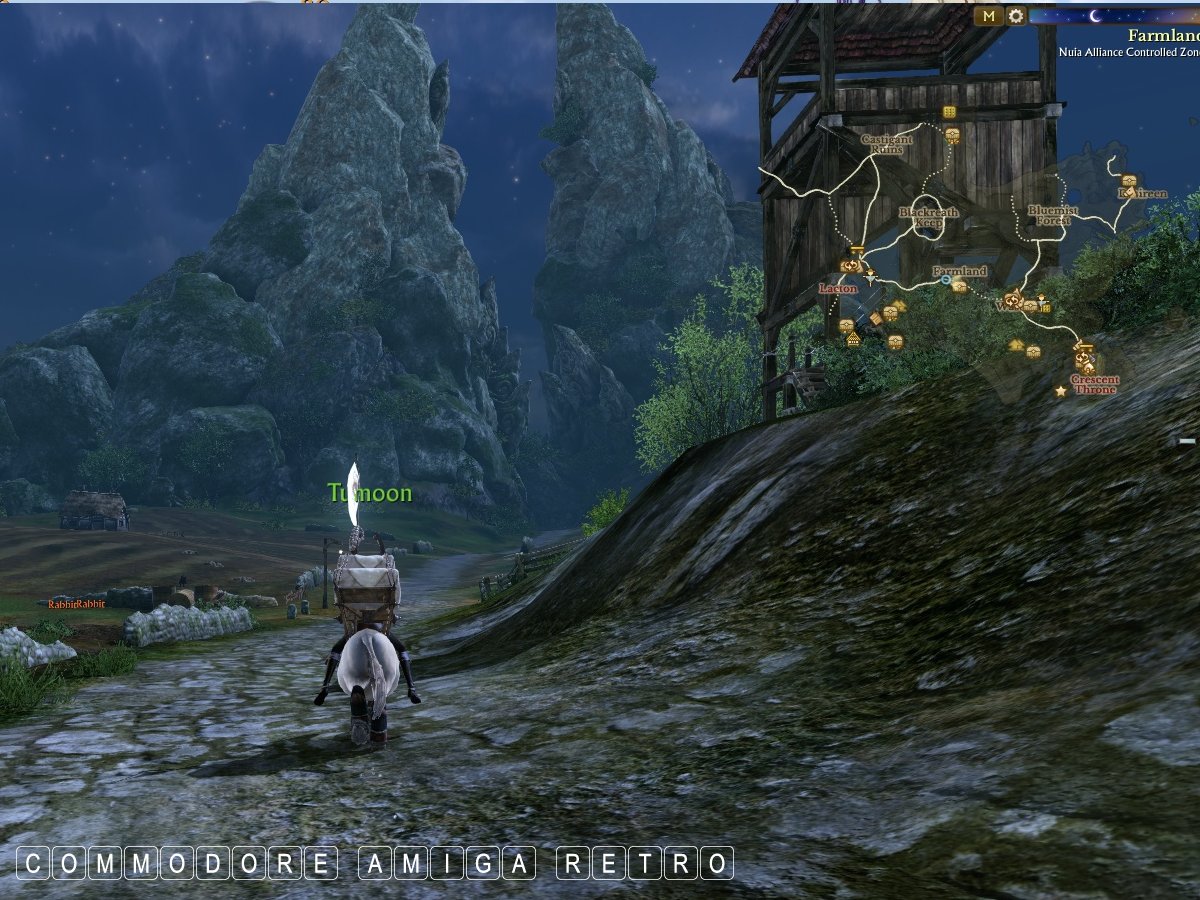Image resolution: width=1200 pixels, height=900 pixels.
Task: Choose the Lacton town marker
Action: click(x=838, y=288)
